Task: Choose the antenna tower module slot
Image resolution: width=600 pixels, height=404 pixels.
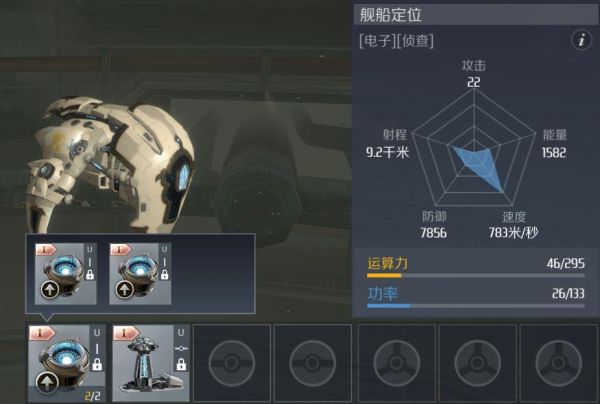Action: 146,361
